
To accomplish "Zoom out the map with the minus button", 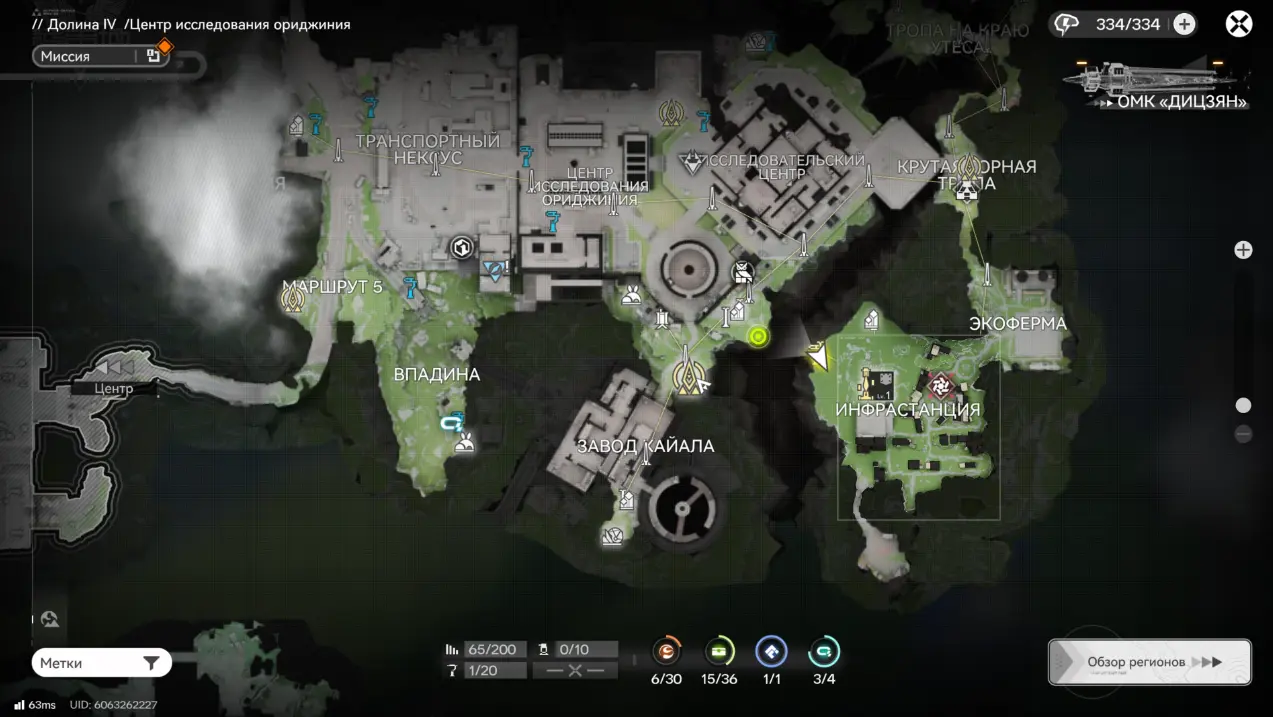I will (x=1243, y=434).
